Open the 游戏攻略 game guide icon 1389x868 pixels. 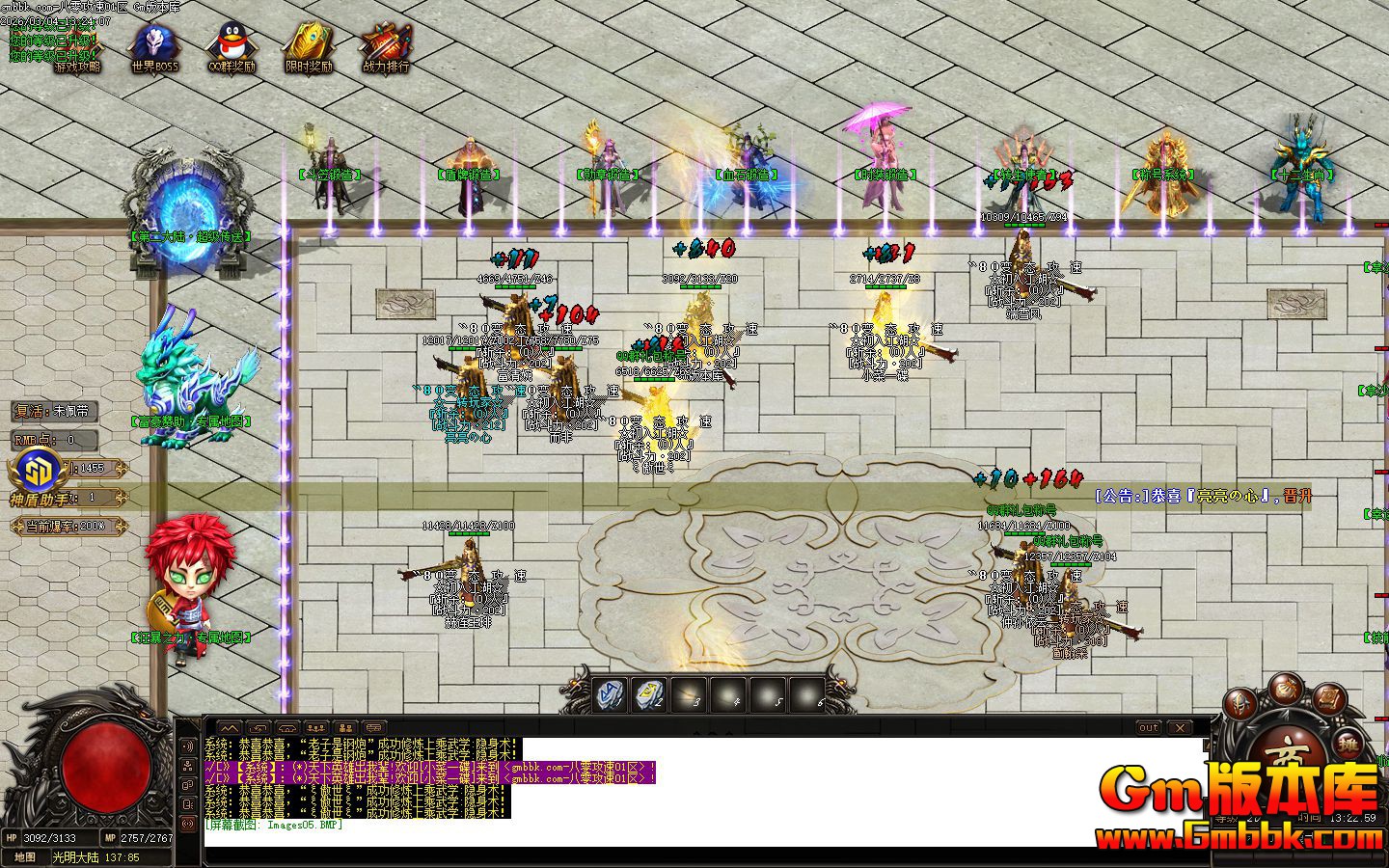(x=77, y=48)
